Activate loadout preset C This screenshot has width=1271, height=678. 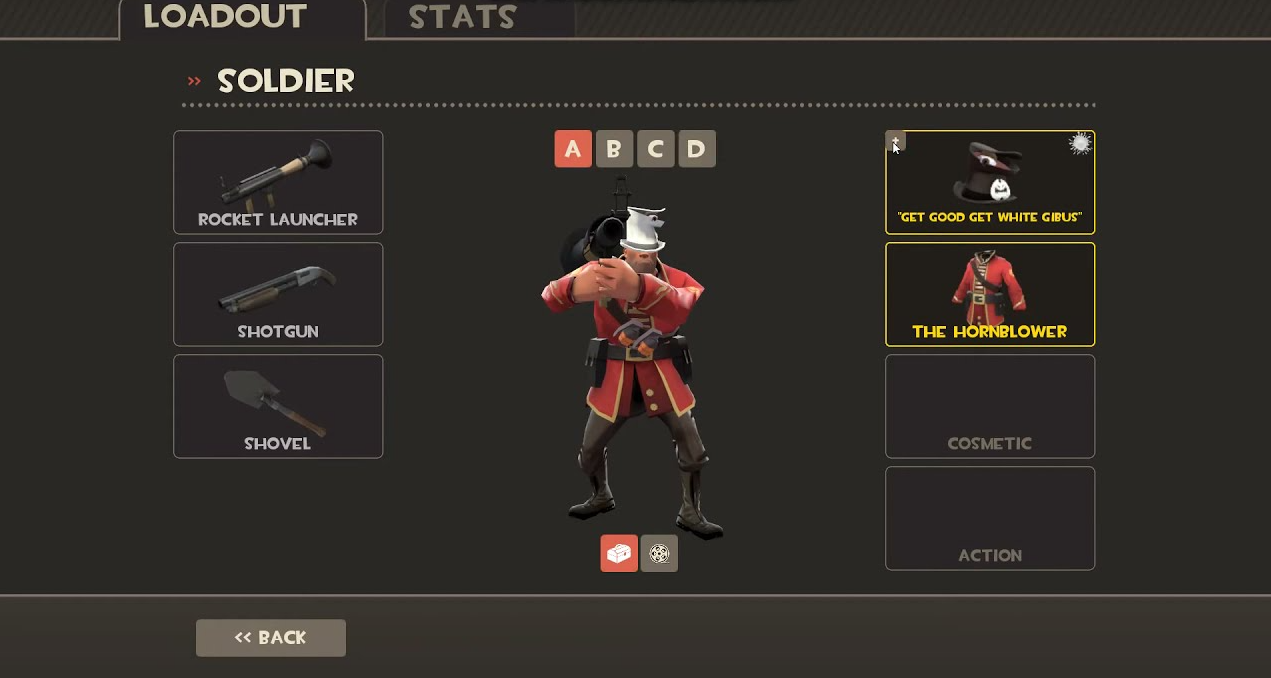coord(655,149)
